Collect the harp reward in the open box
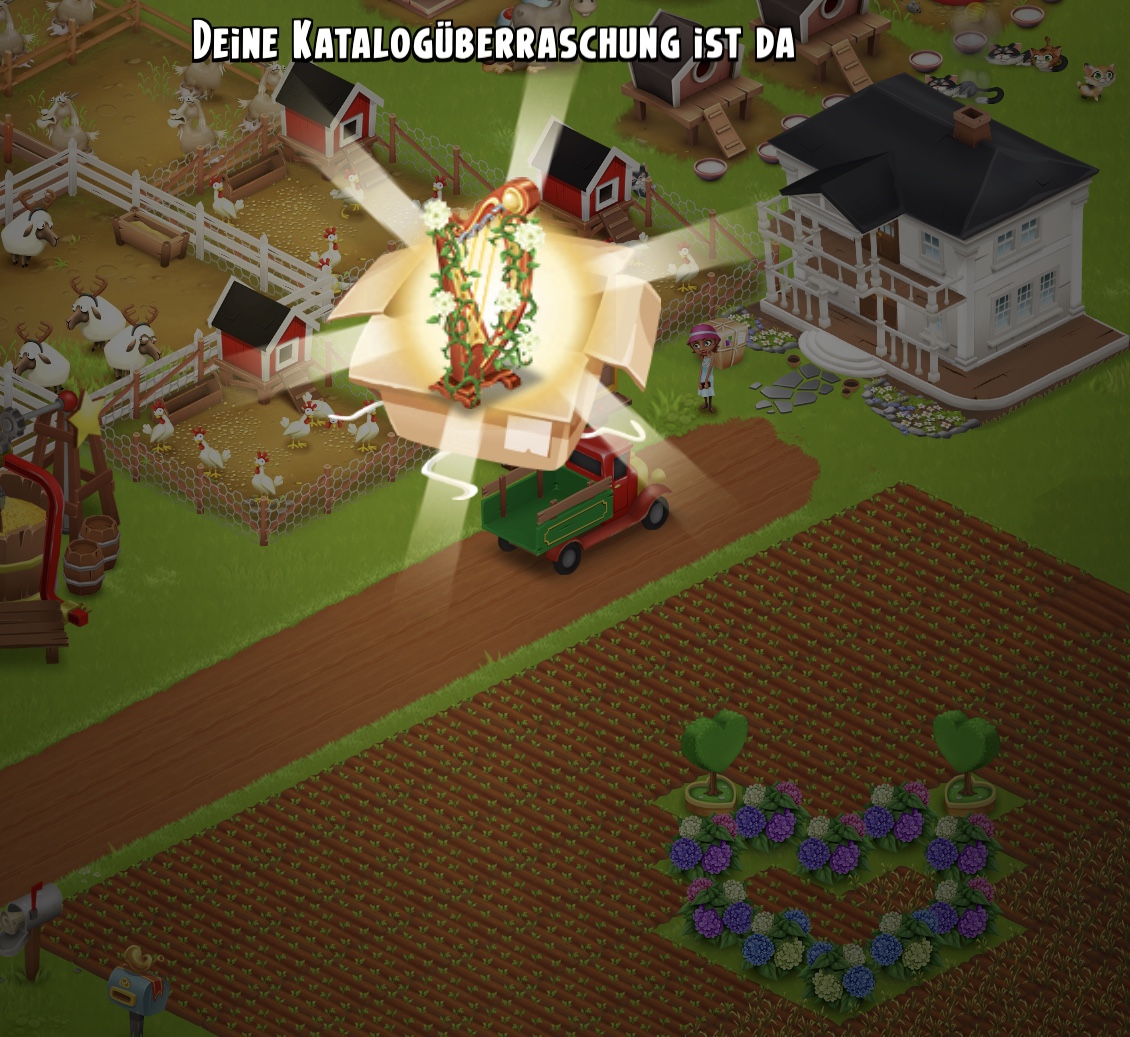The height and width of the screenshot is (1037, 1130). click(483, 295)
